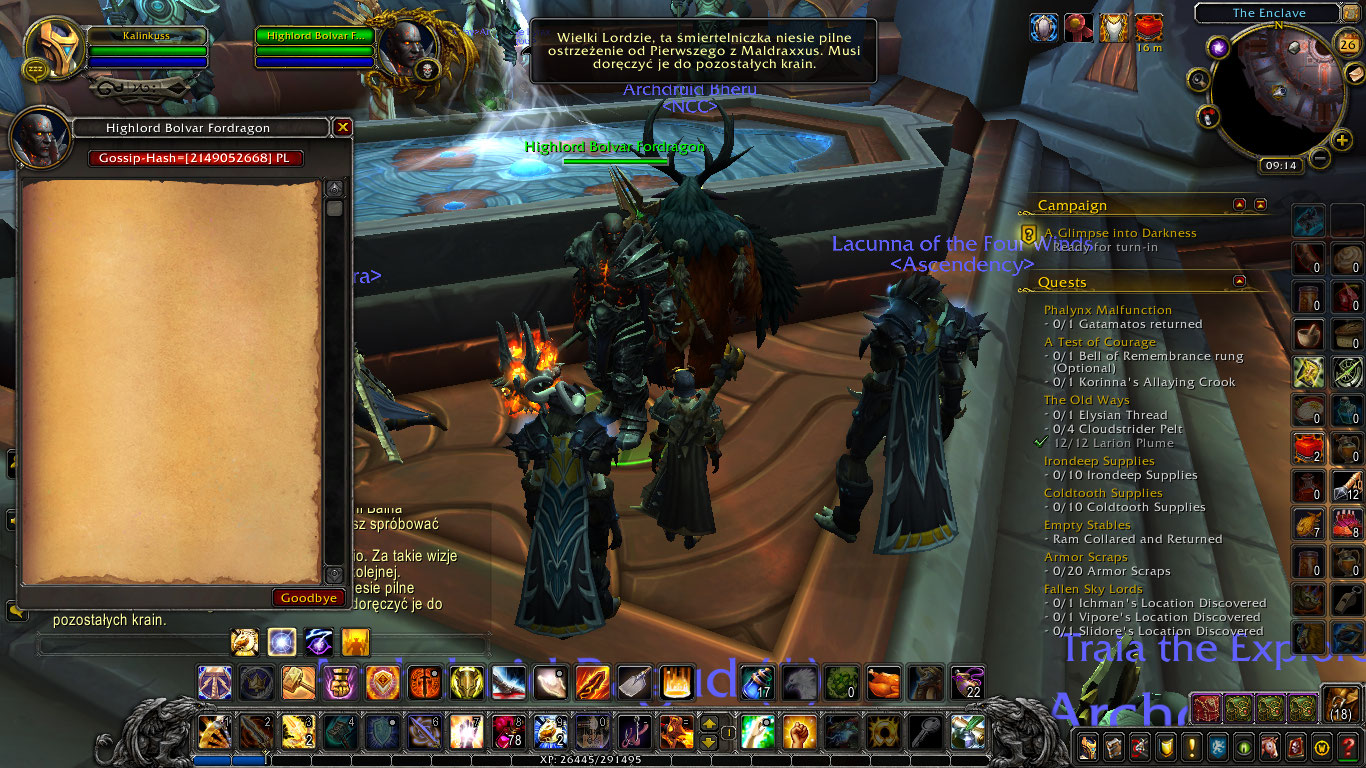This screenshot has width=1366, height=768.
Task: Click the purple Covenant swirl minimap button
Action: tap(1219, 46)
